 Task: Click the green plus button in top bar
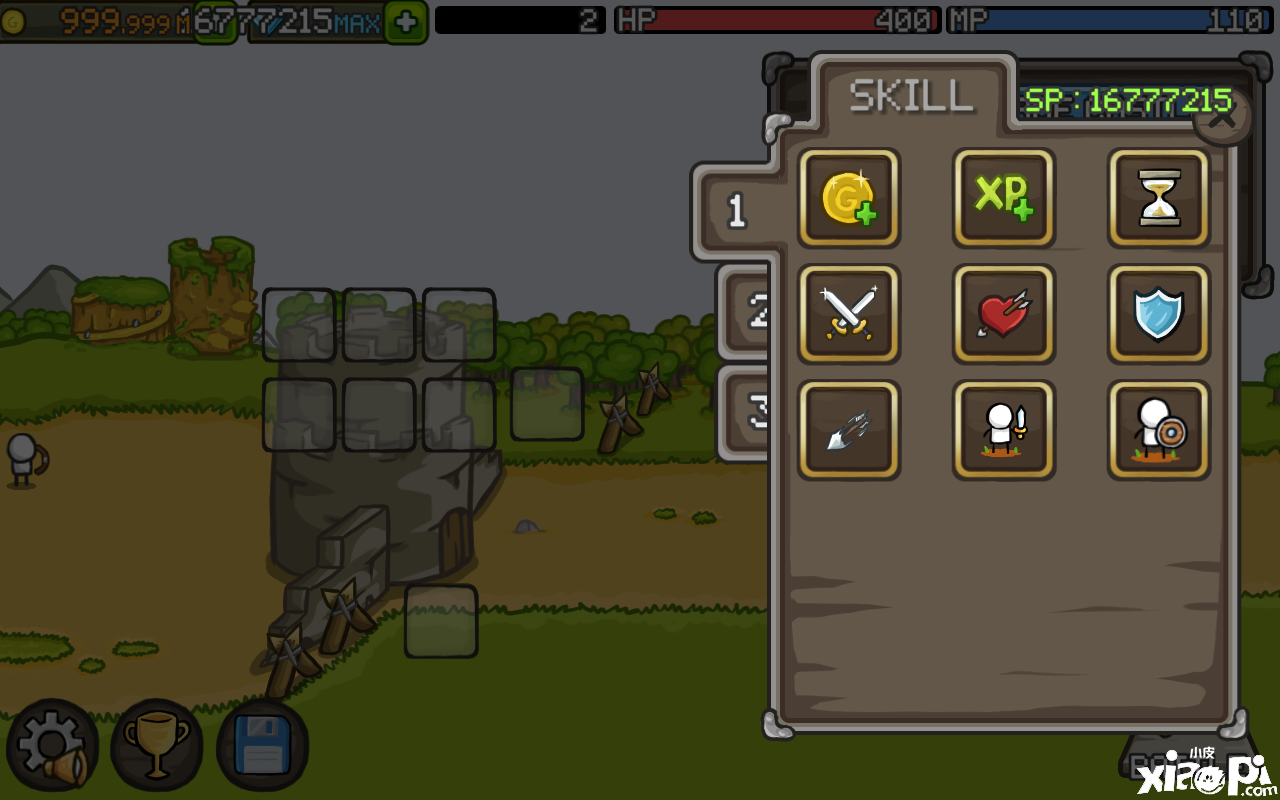point(406,22)
